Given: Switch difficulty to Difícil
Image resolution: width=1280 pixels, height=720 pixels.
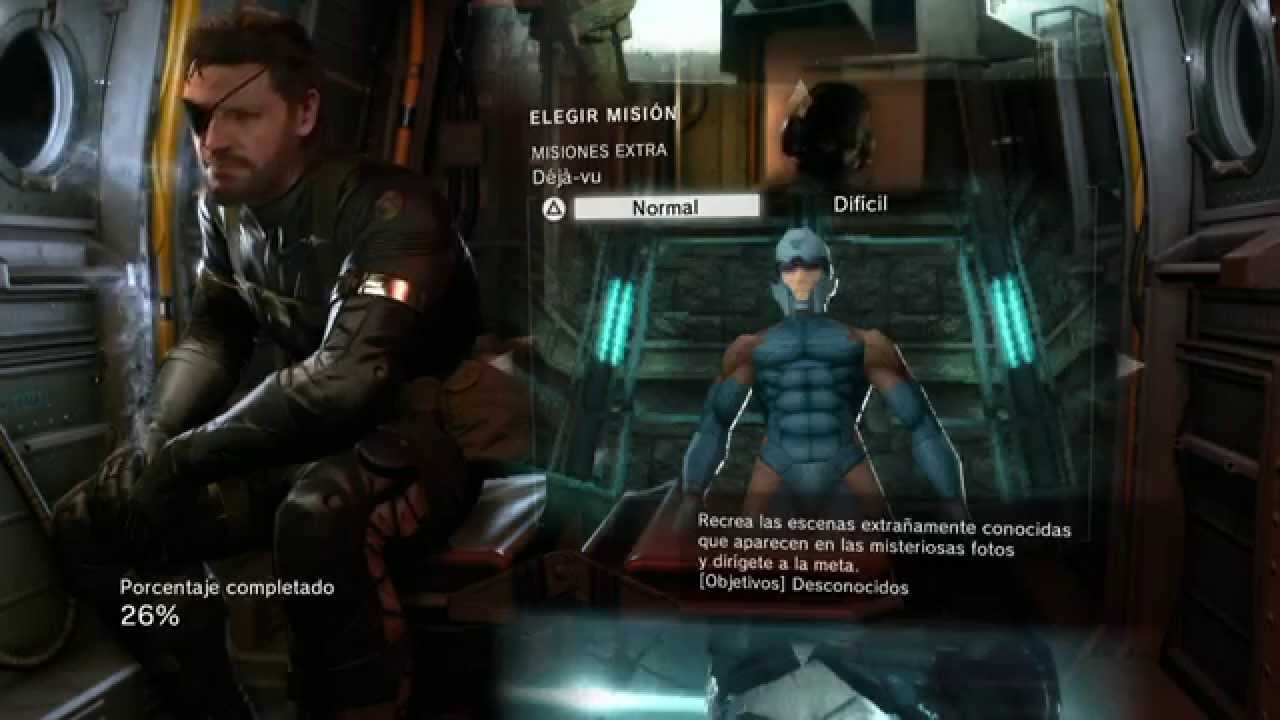Looking at the screenshot, I should (x=861, y=203).
